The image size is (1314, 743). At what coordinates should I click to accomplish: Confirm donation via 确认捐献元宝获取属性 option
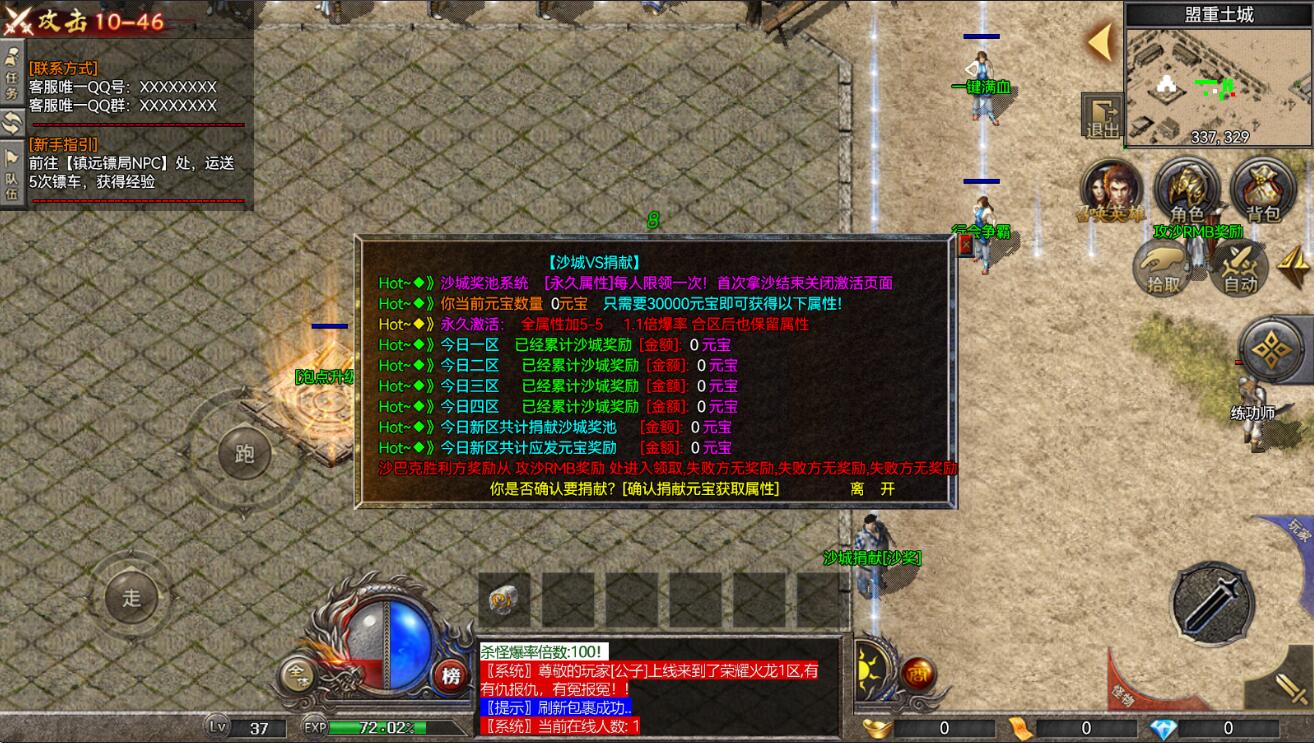[700, 489]
